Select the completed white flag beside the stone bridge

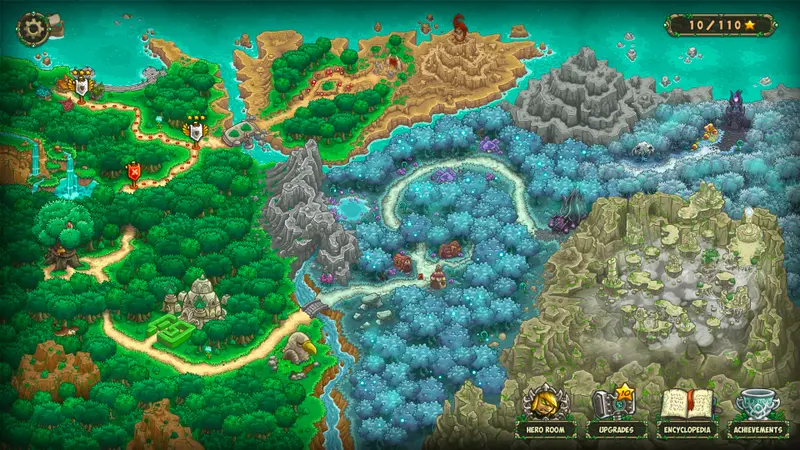click(x=195, y=128)
